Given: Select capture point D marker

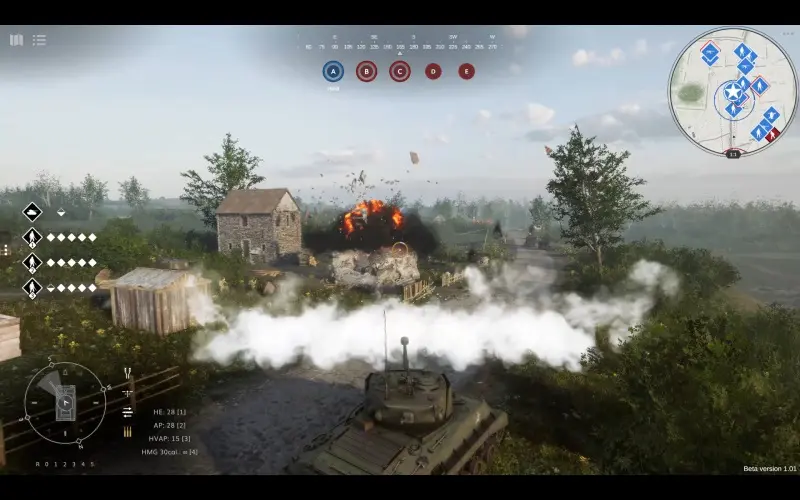Looking at the screenshot, I should pos(433,71).
